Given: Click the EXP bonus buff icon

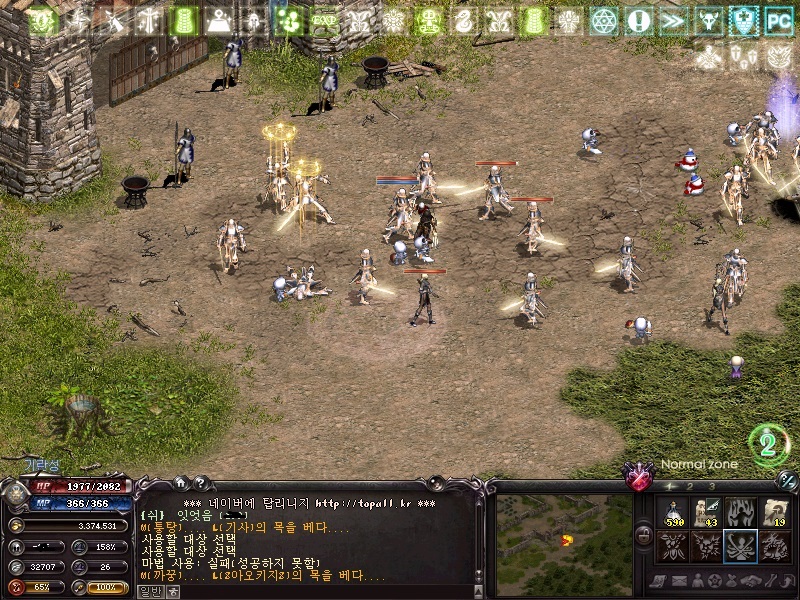Looking at the screenshot, I should (x=324, y=20).
